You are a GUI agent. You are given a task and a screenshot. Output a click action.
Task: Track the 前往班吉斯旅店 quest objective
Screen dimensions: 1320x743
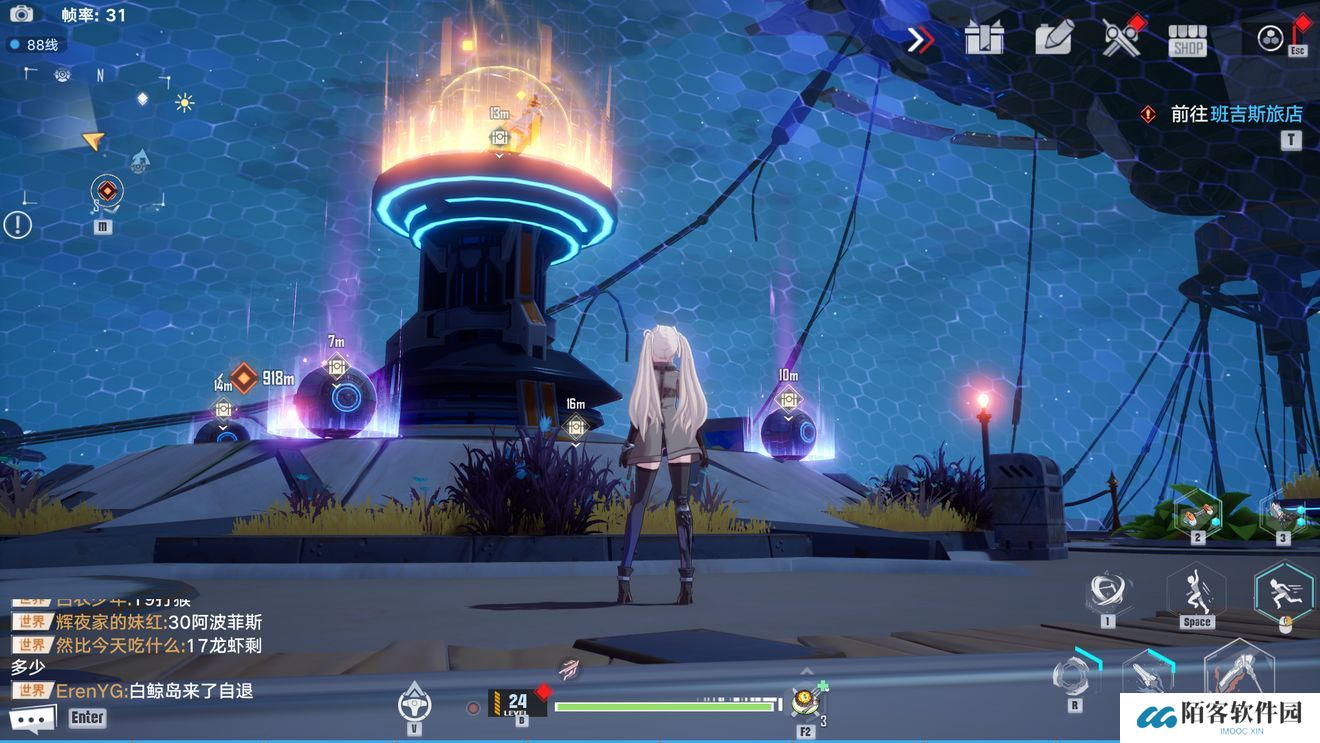tap(1236, 114)
